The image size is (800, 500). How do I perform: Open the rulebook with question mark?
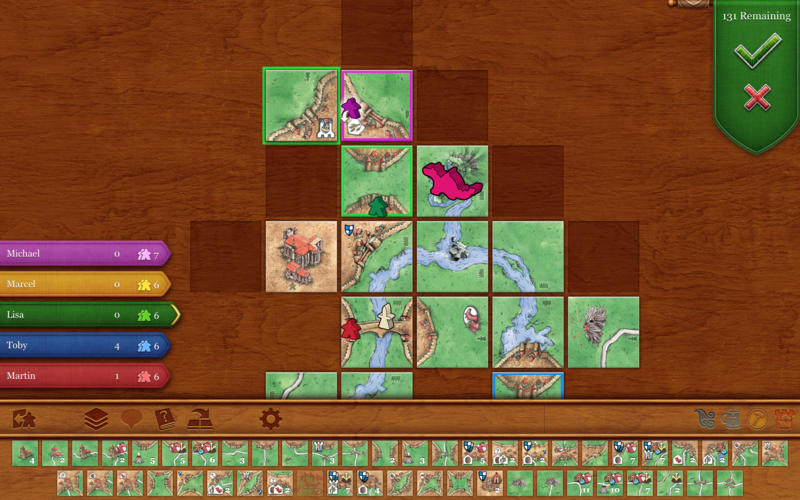165,419
